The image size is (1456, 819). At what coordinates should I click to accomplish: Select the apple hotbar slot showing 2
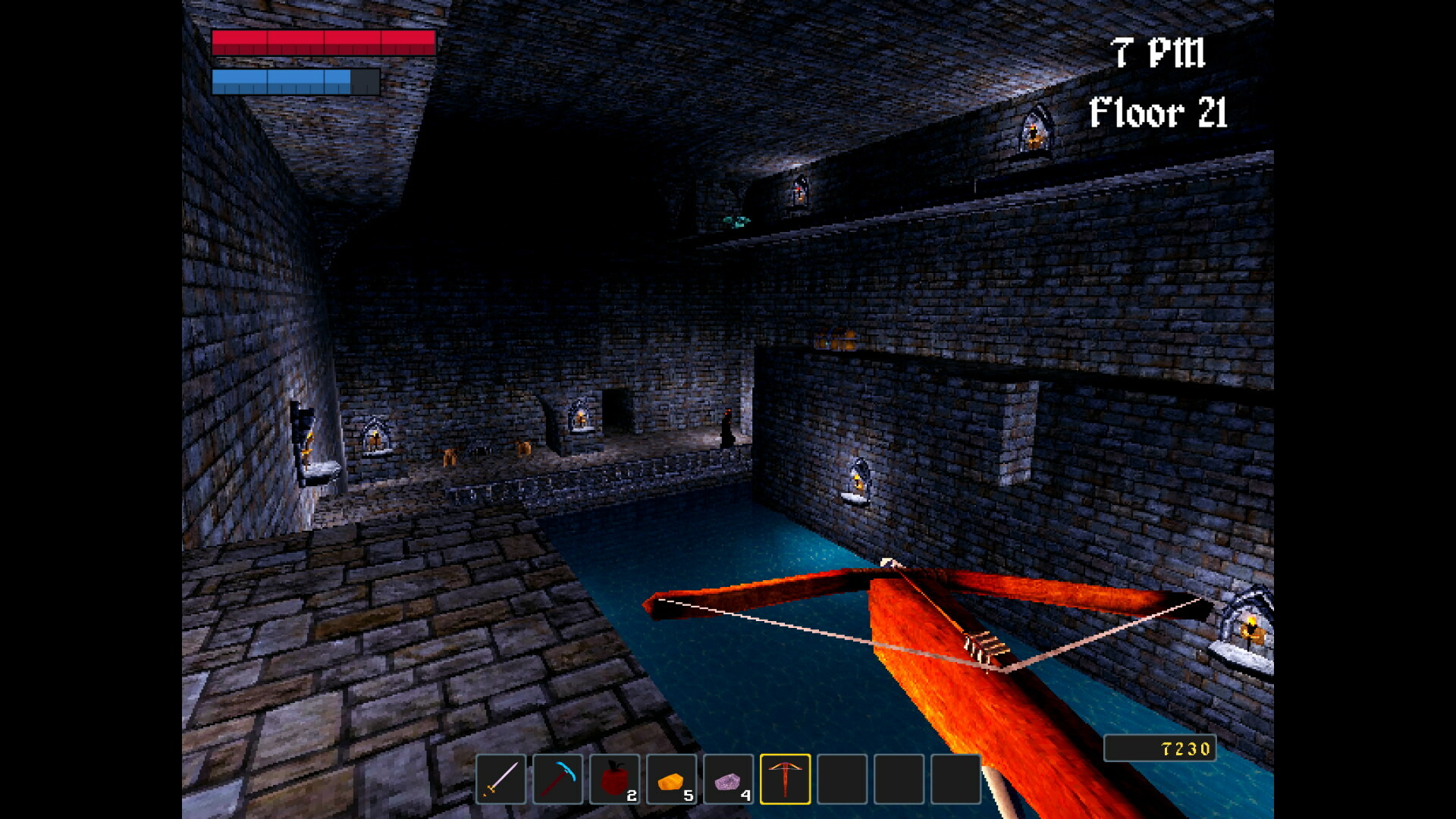(x=616, y=779)
